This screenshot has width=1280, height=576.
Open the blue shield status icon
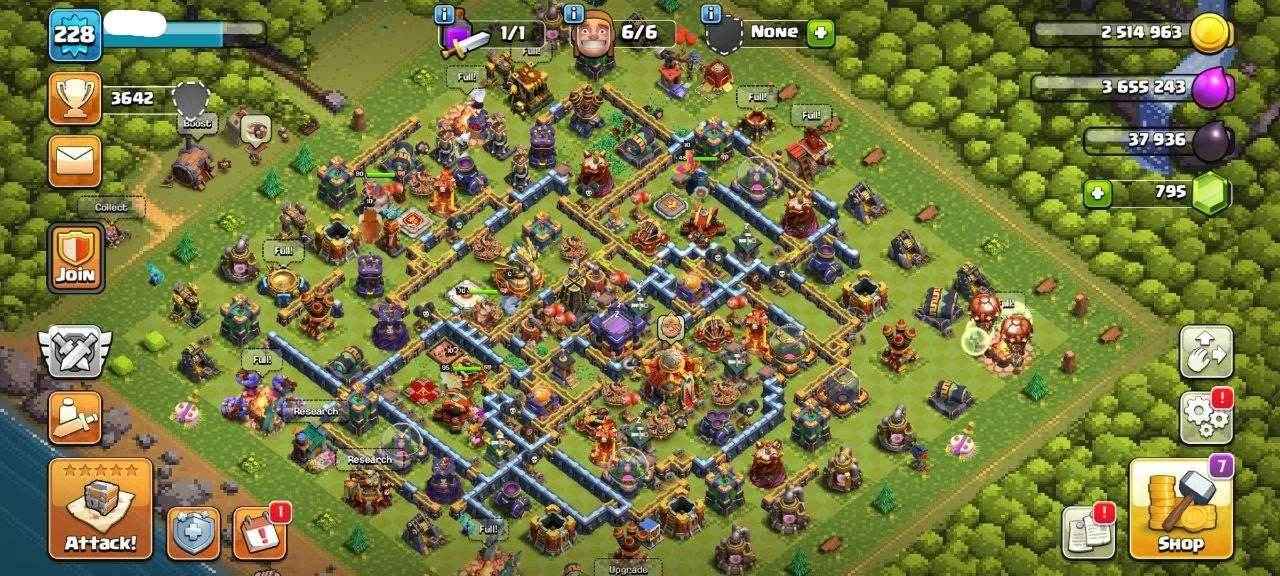pyautogui.click(x=193, y=533)
